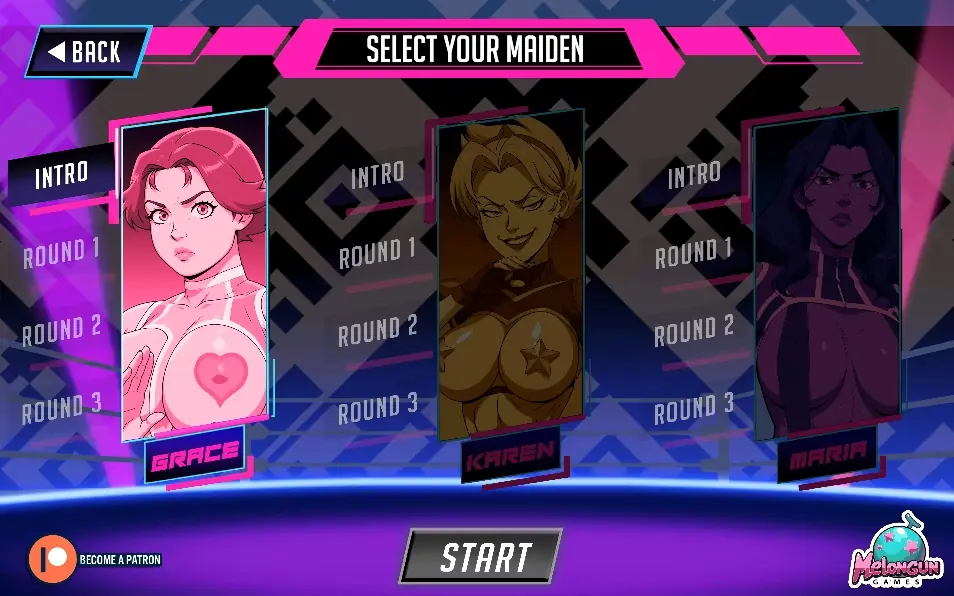This screenshot has width=954, height=596.
Task: Choose Round 1 in Maria's stage list
Action: coord(693,252)
